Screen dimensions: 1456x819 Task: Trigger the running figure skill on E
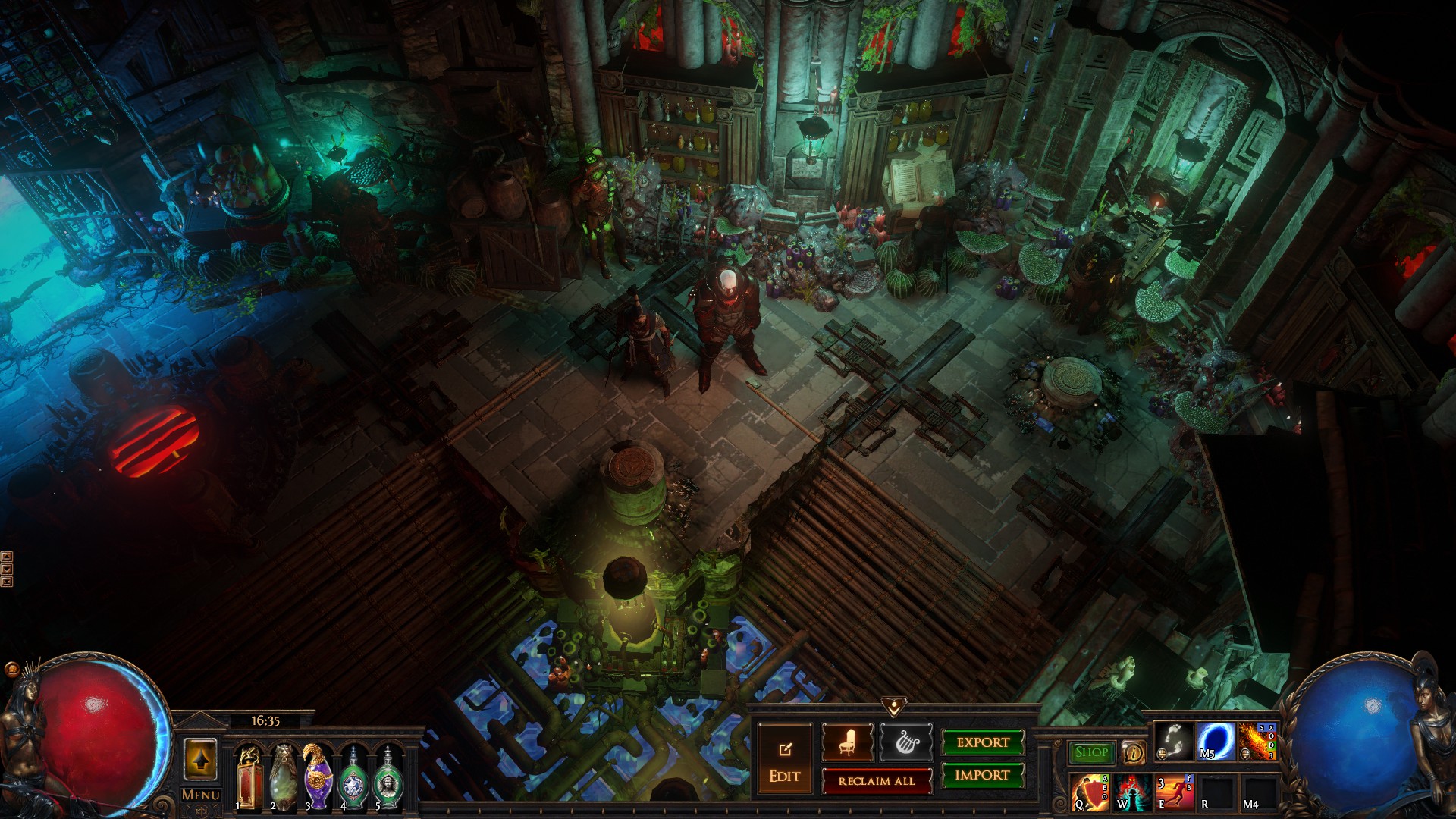pos(1175,792)
